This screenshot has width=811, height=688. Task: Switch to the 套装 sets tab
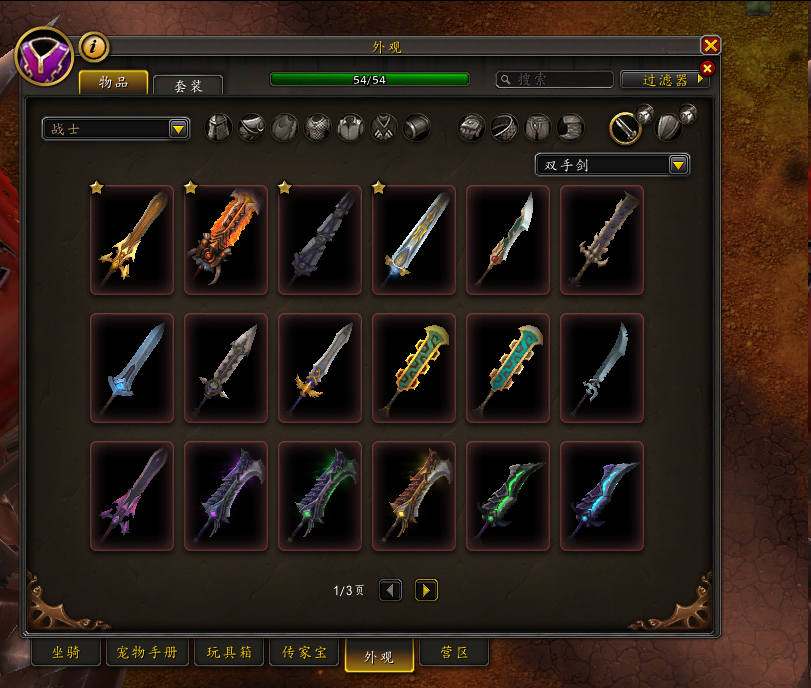pyautogui.click(x=188, y=86)
